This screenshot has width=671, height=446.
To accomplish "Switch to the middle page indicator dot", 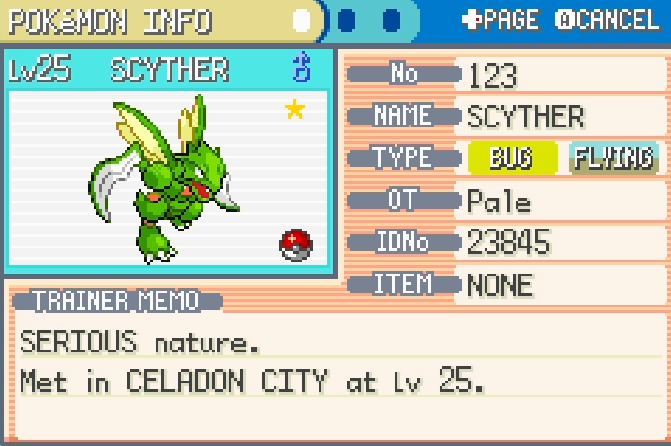I will (x=347, y=20).
